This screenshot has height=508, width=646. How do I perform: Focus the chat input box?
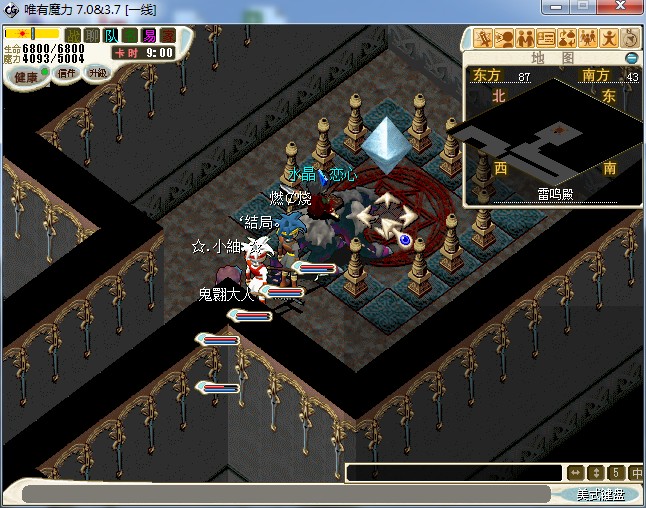[453, 473]
